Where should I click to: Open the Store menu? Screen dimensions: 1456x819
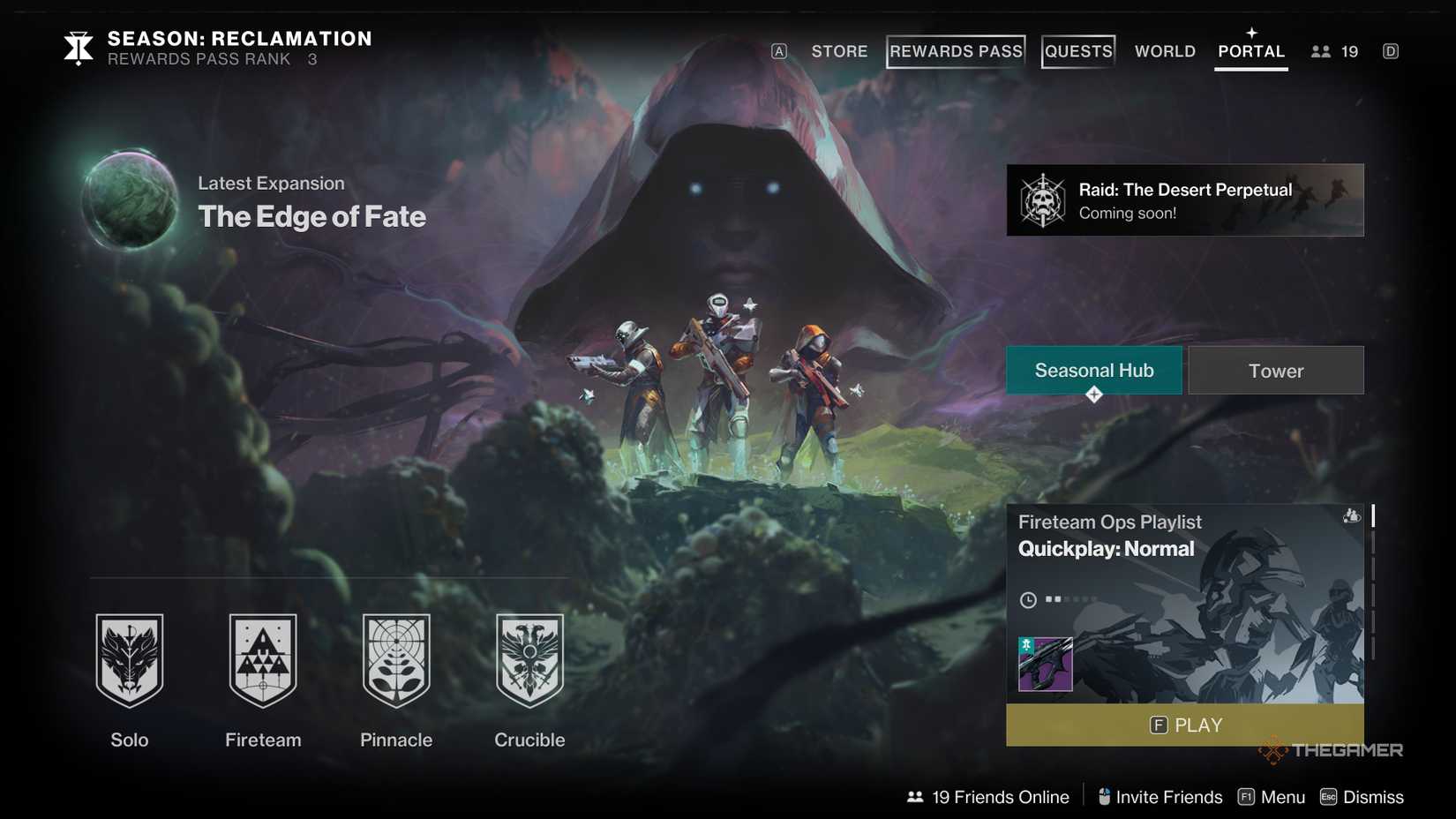(839, 51)
